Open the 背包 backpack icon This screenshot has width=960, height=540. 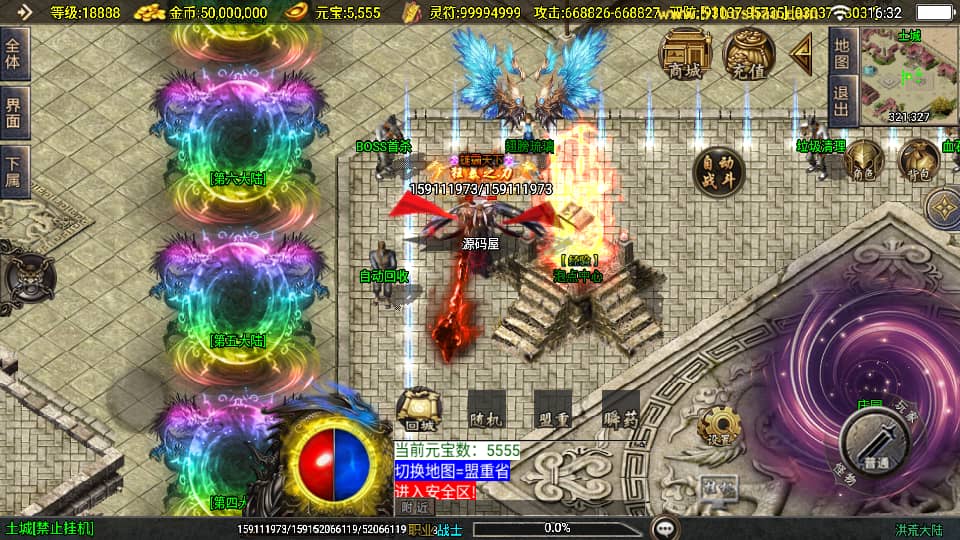coord(918,160)
